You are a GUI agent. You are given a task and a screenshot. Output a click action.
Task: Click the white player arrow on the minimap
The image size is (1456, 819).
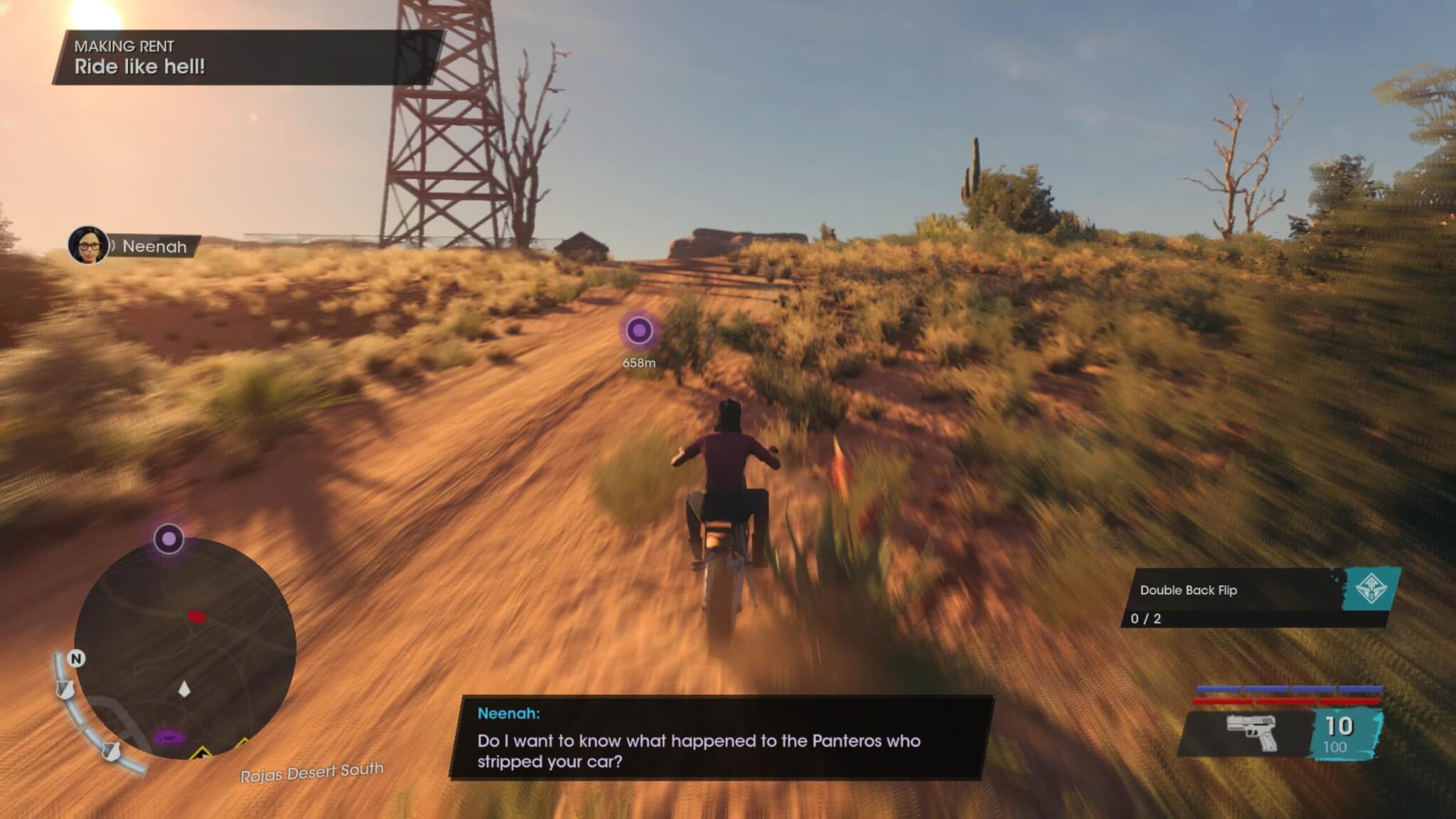click(x=184, y=689)
